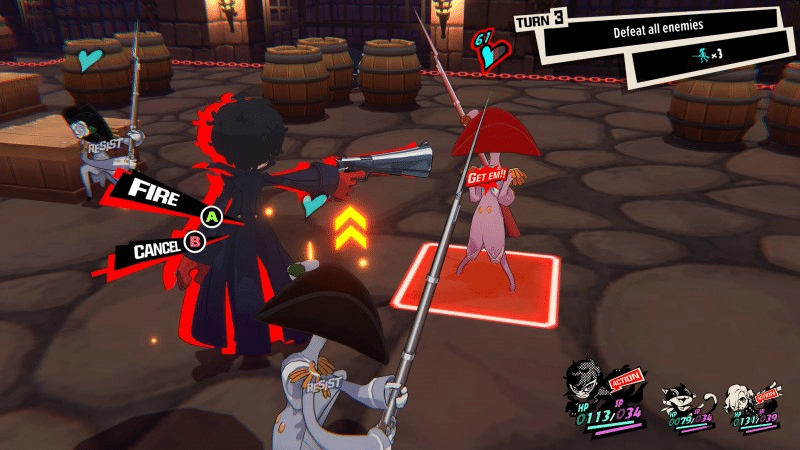Choose the FIRE command
The height and width of the screenshot is (450, 800).
[x=160, y=193]
